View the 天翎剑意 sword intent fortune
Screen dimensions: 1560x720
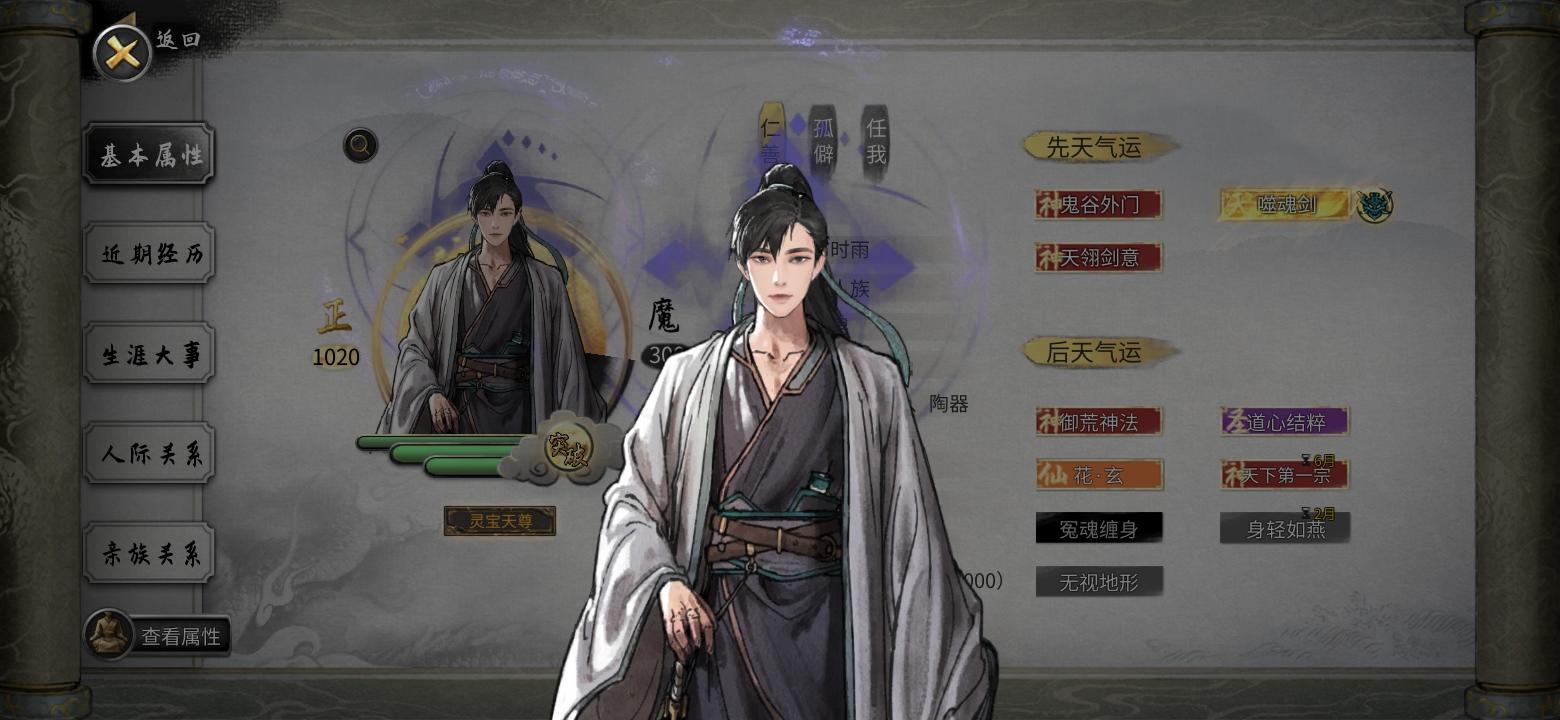click(x=1098, y=257)
